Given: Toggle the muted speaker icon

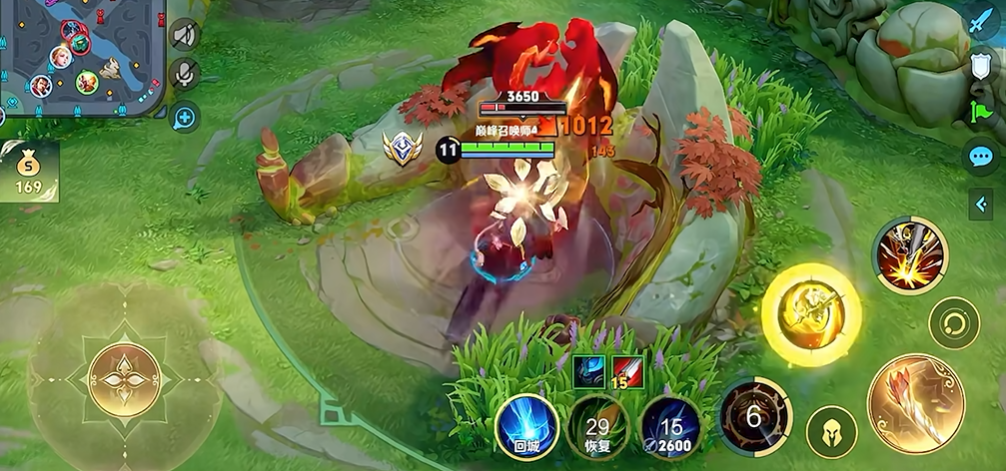Looking at the screenshot, I should [185, 35].
